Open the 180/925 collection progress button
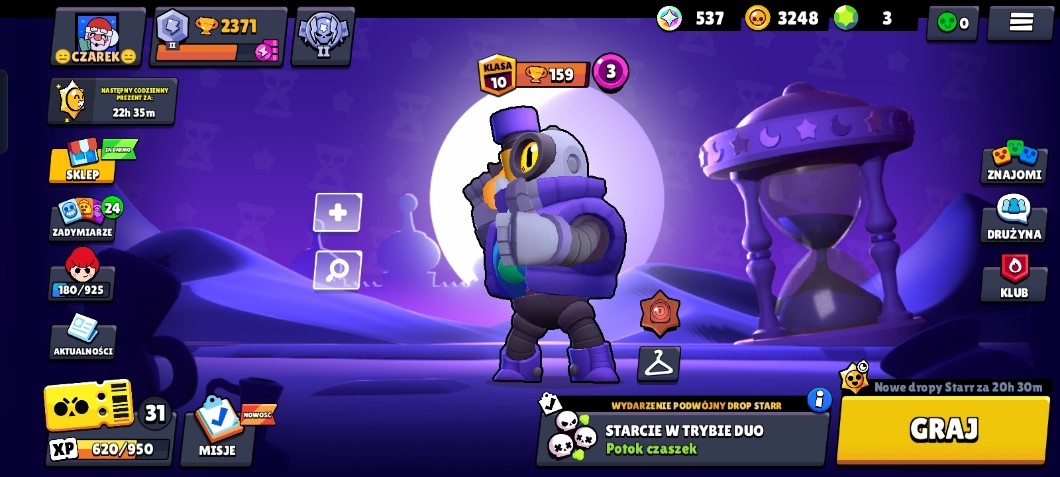 82,276
